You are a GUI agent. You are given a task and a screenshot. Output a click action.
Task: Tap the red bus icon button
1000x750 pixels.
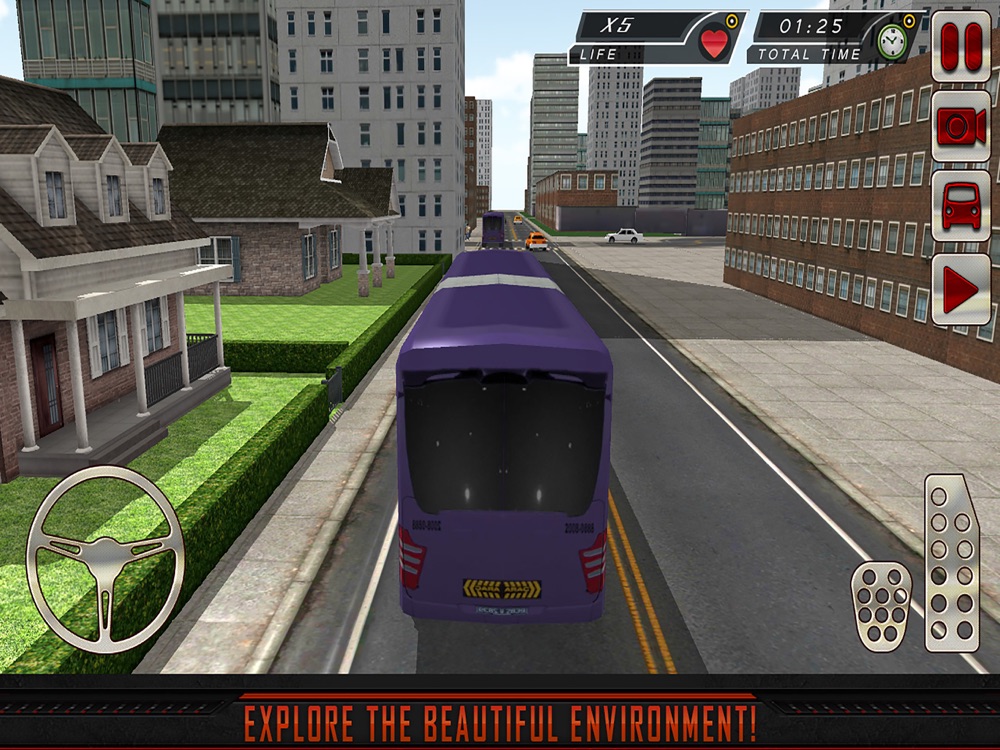click(961, 207)
